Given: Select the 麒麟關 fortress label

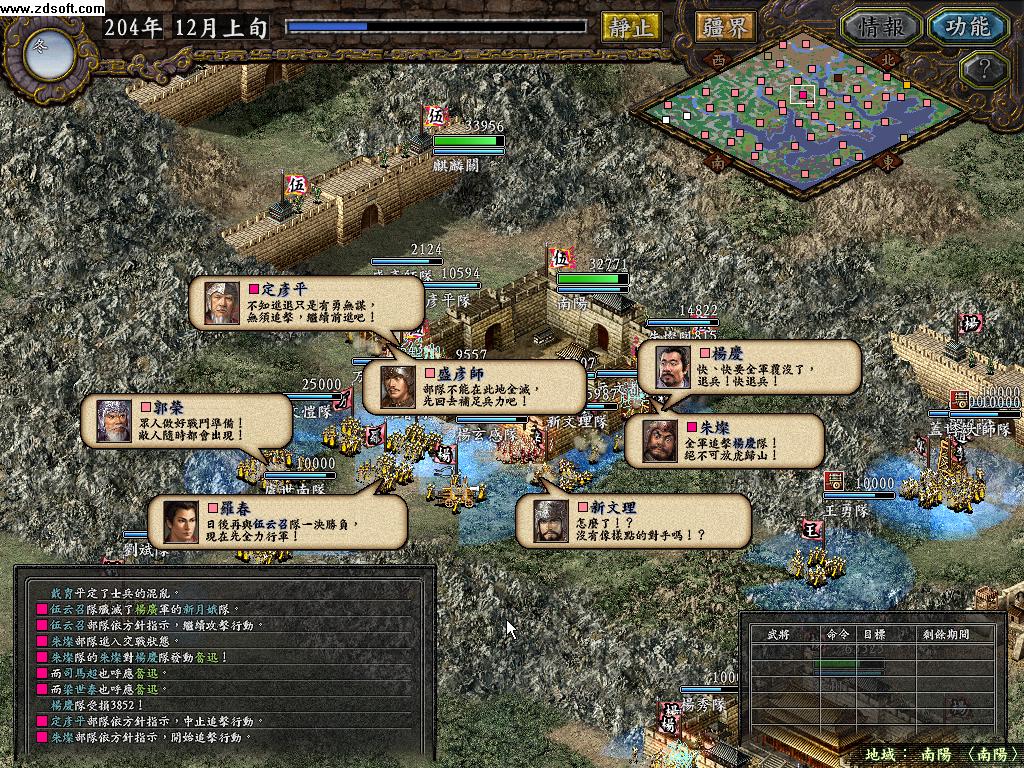Looking at the screenshot, I should [x=458, y=166].
